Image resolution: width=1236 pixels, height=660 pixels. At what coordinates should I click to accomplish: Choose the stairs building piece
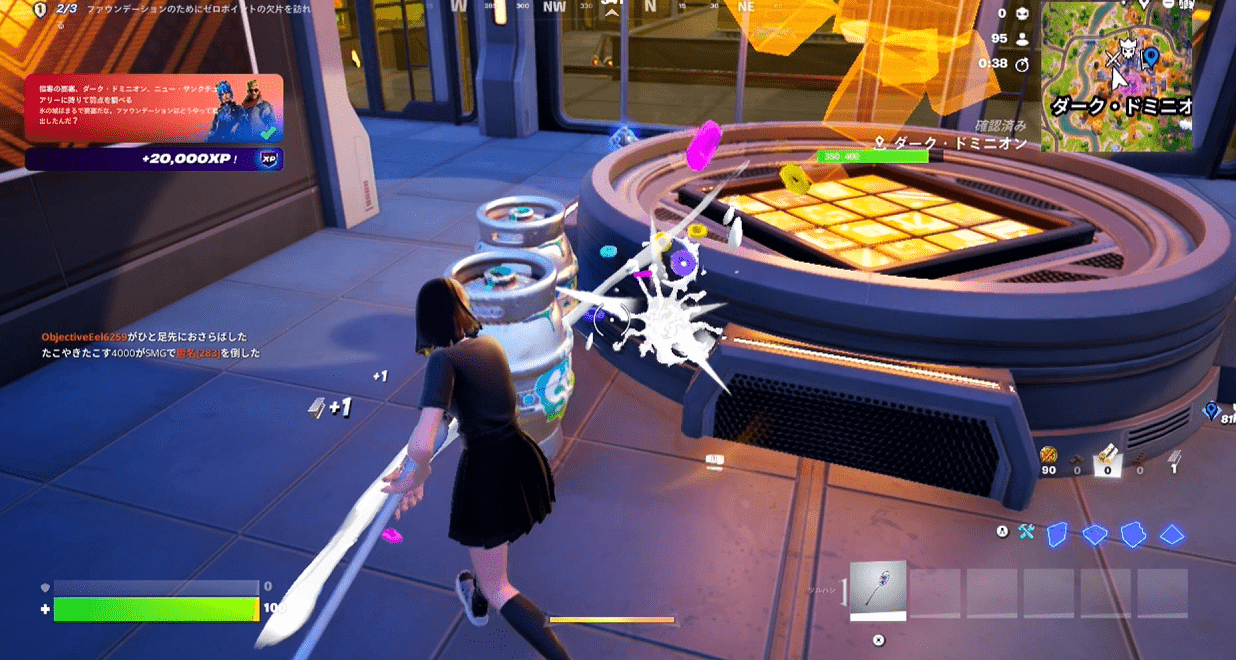(1132, 534)
